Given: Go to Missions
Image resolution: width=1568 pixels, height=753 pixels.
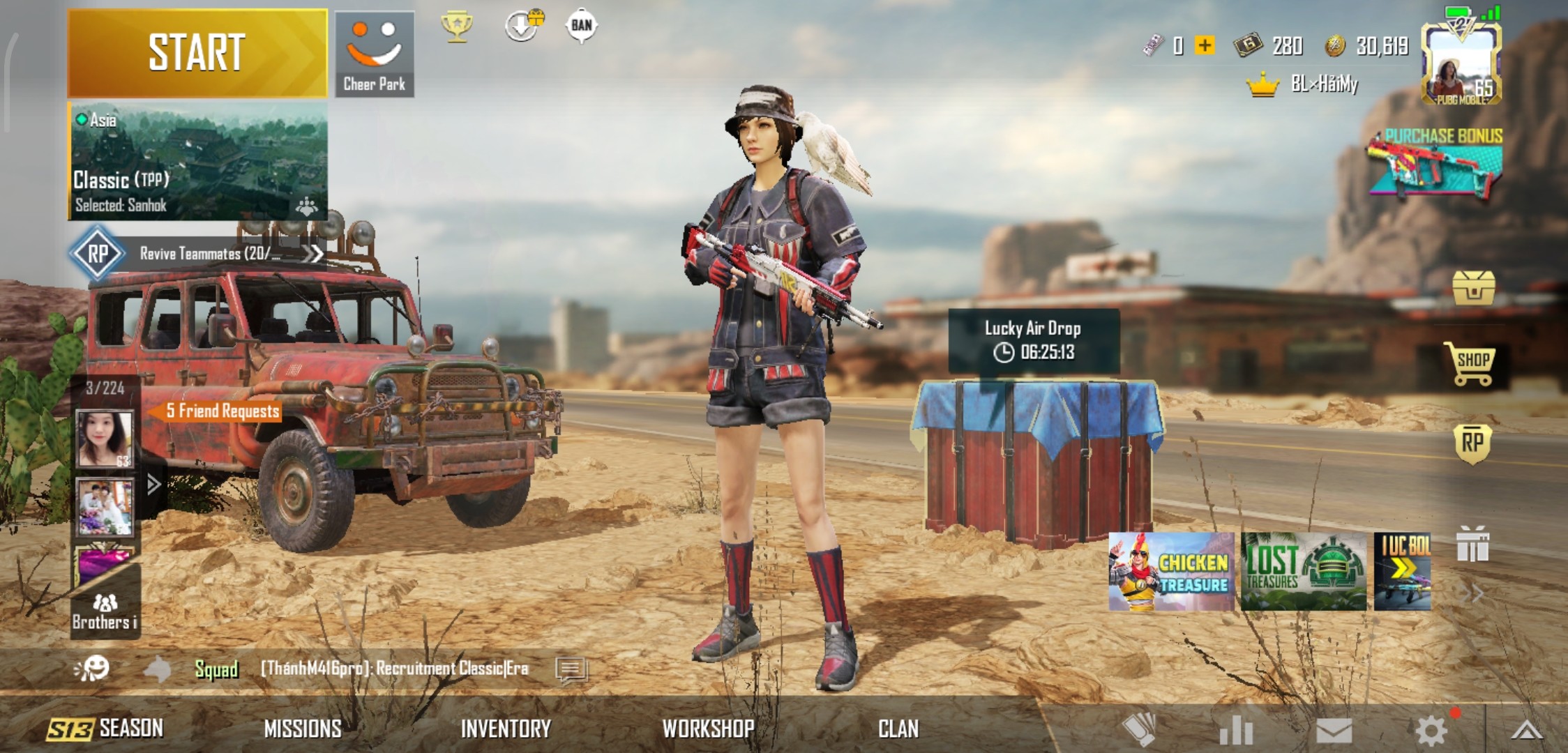Looking at the screenshot, I should pyautogui.click(x=303, y=729).
